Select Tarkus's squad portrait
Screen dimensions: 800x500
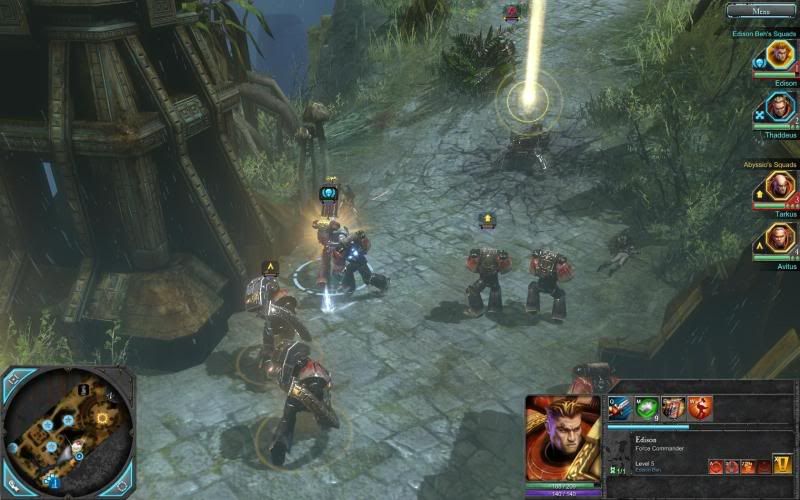[780, 186]
